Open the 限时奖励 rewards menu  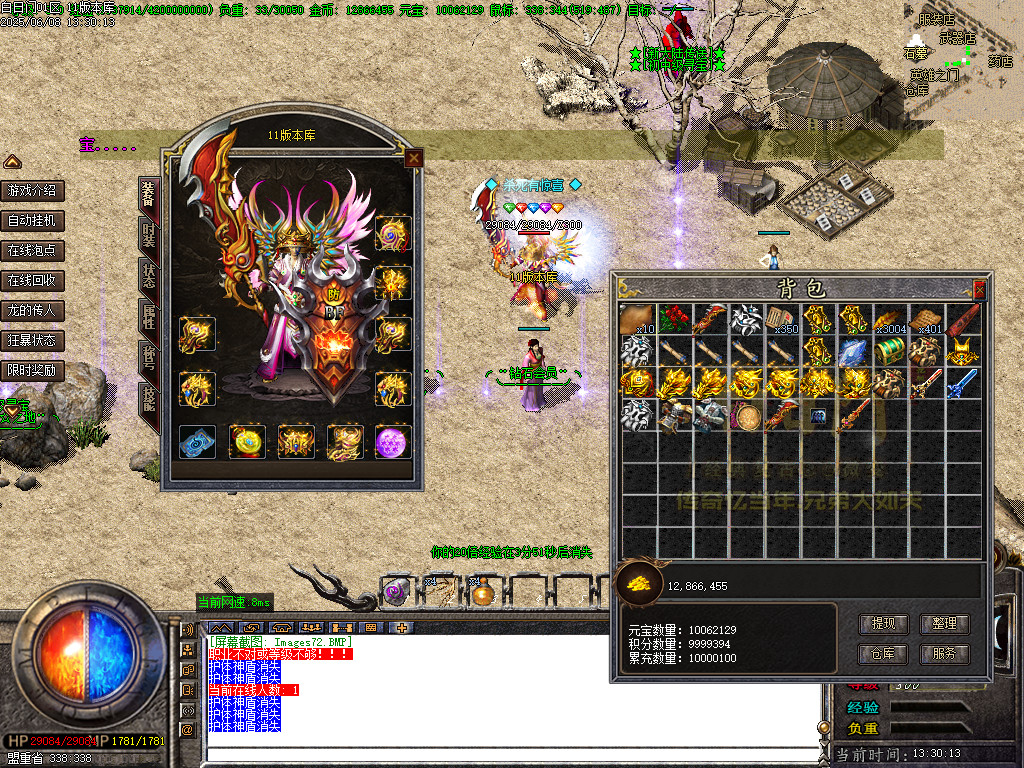[x=32, y=371]
